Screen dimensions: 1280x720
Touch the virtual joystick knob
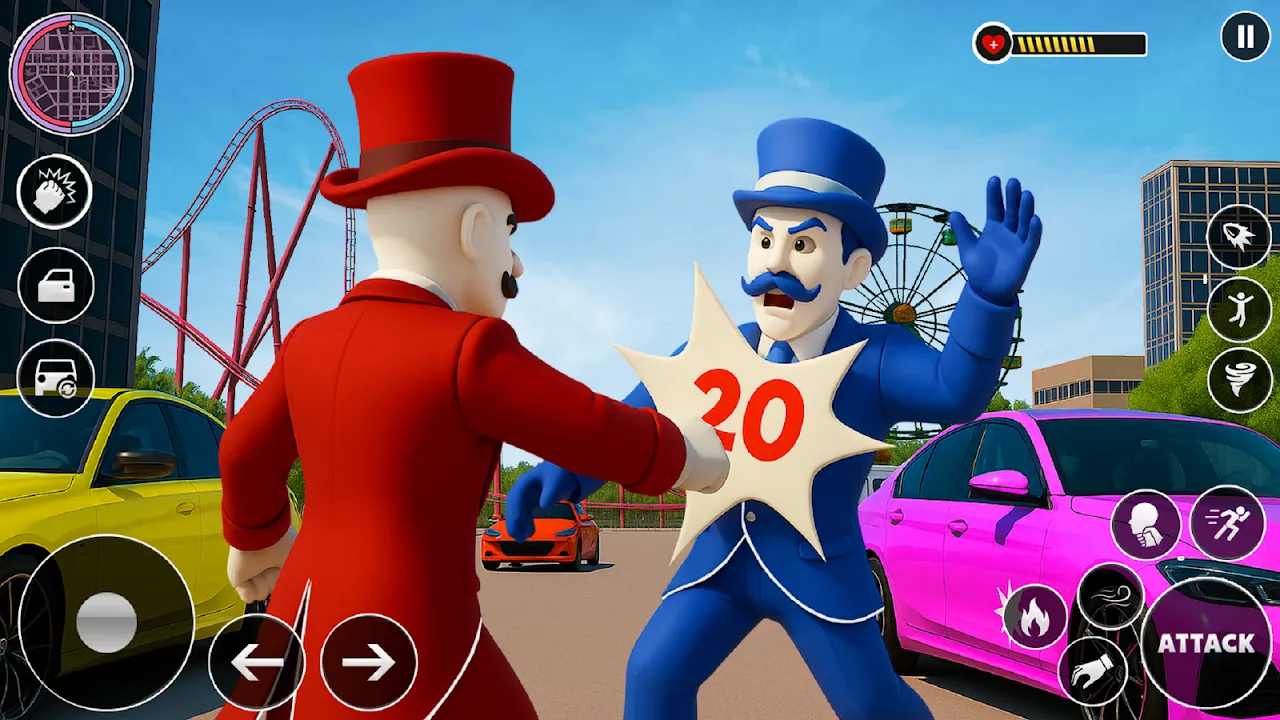tap(107, 621)
